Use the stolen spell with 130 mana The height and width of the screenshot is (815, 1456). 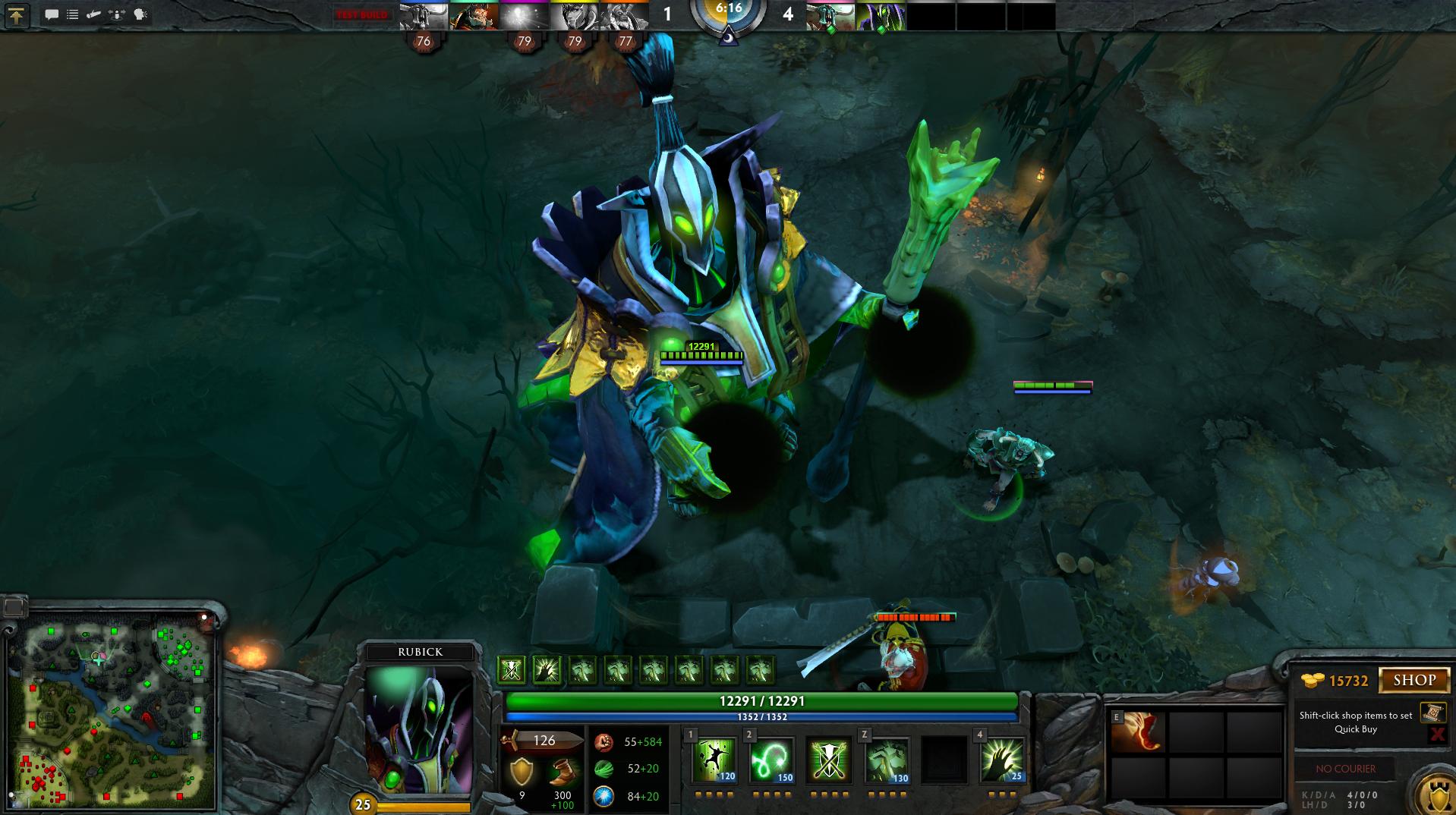(886, 760)
